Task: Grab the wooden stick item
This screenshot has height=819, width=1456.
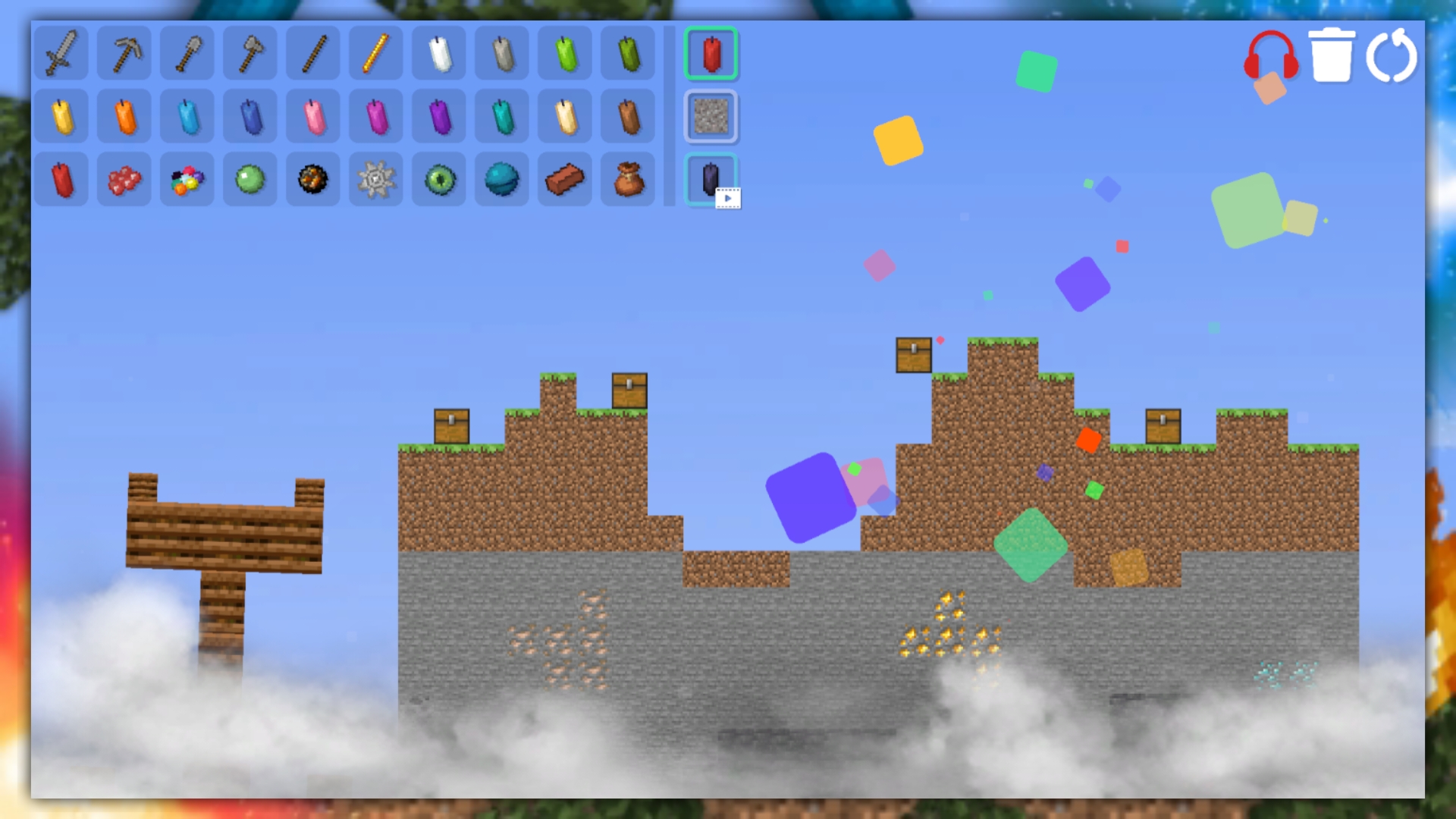Action: [x=312, y=53]
